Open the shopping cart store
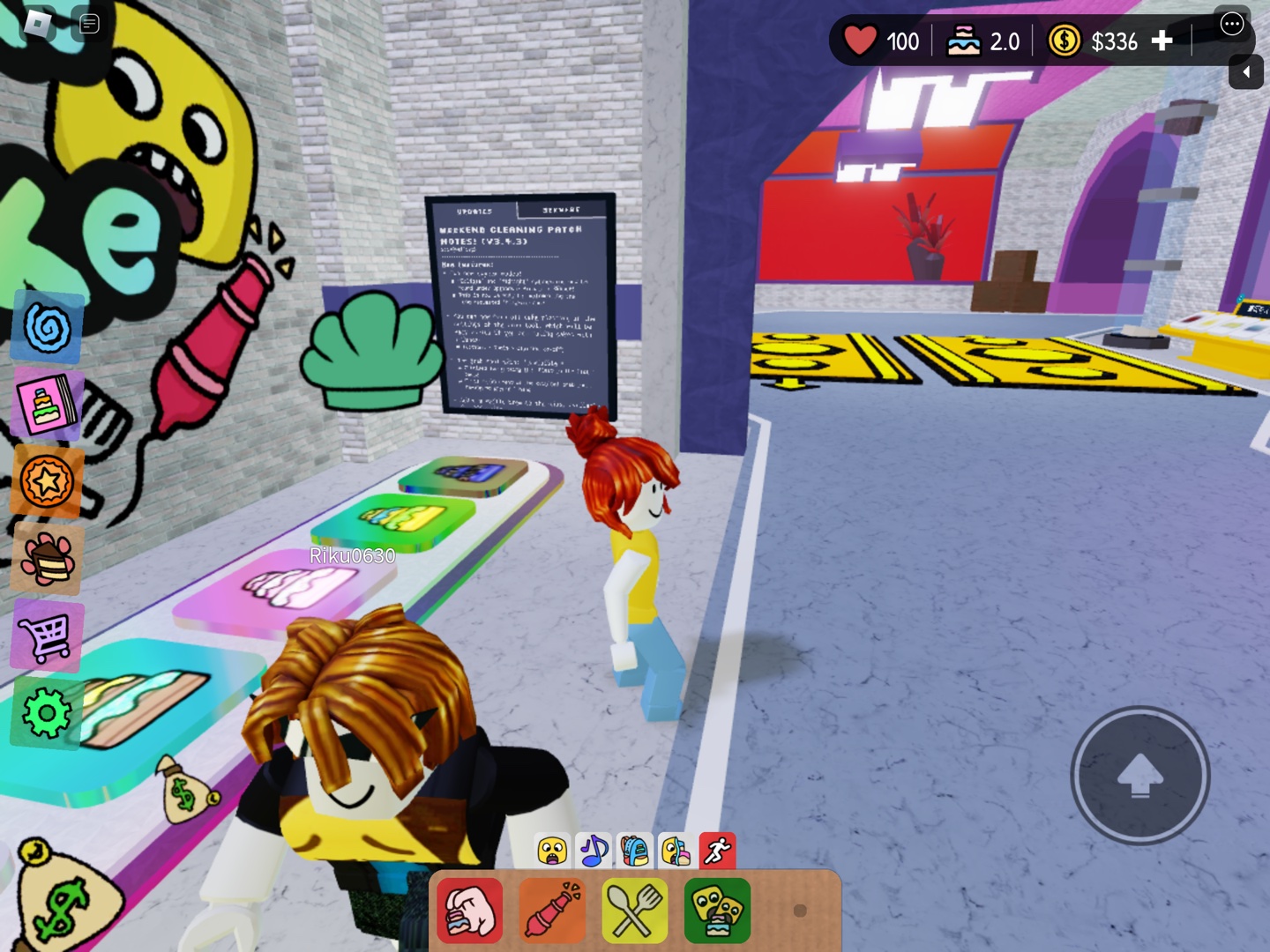 click(48, 636)
